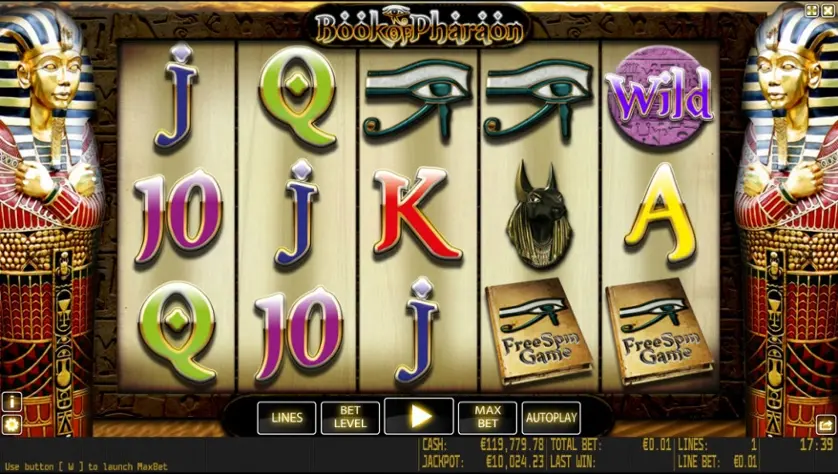Start AUTOPLAY spins
Image resolution: width=838 pixels, height=474 pixels.
point(551,417)
